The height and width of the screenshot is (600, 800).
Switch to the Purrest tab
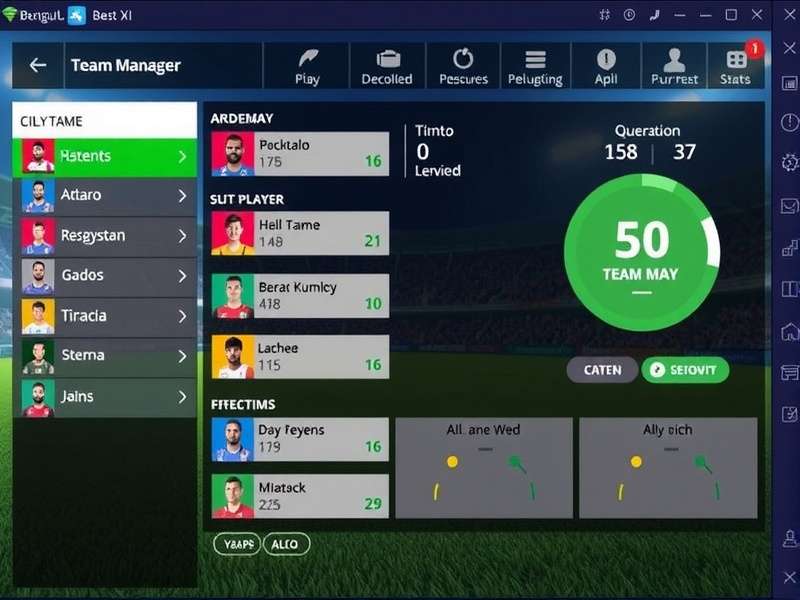pyautogui.click(x=674, y=66)
